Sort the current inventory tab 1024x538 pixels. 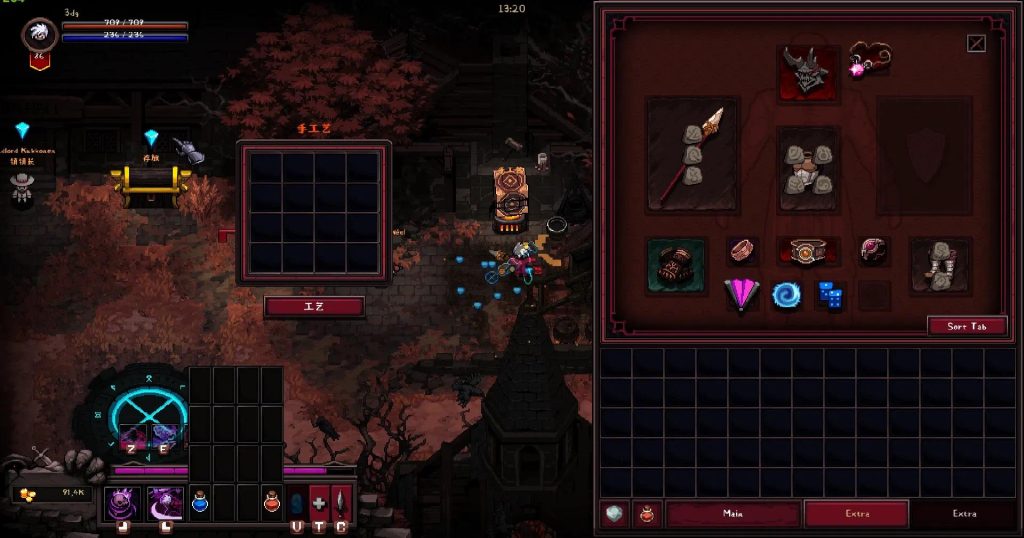tap(966, 326)
